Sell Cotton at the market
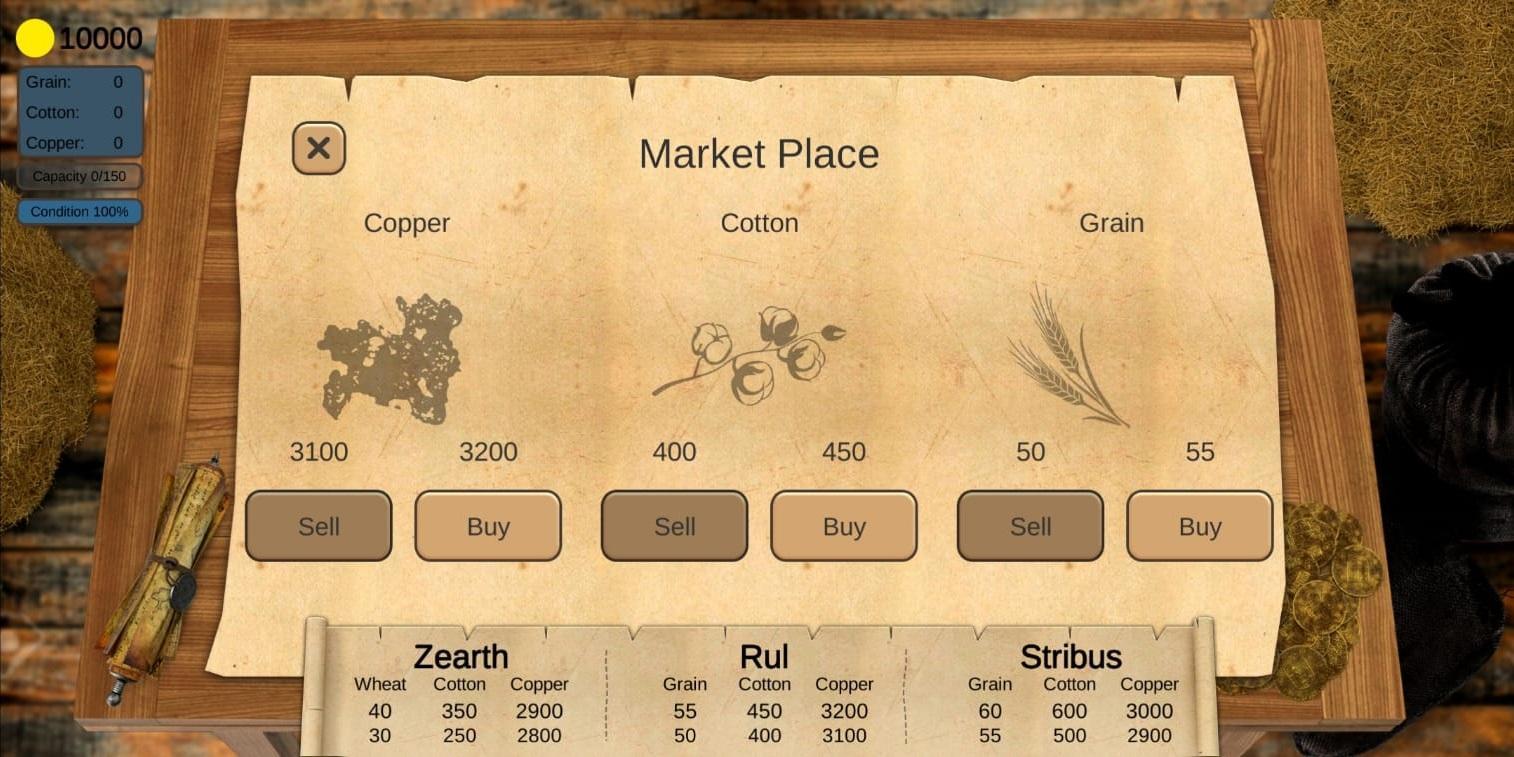 673,525
